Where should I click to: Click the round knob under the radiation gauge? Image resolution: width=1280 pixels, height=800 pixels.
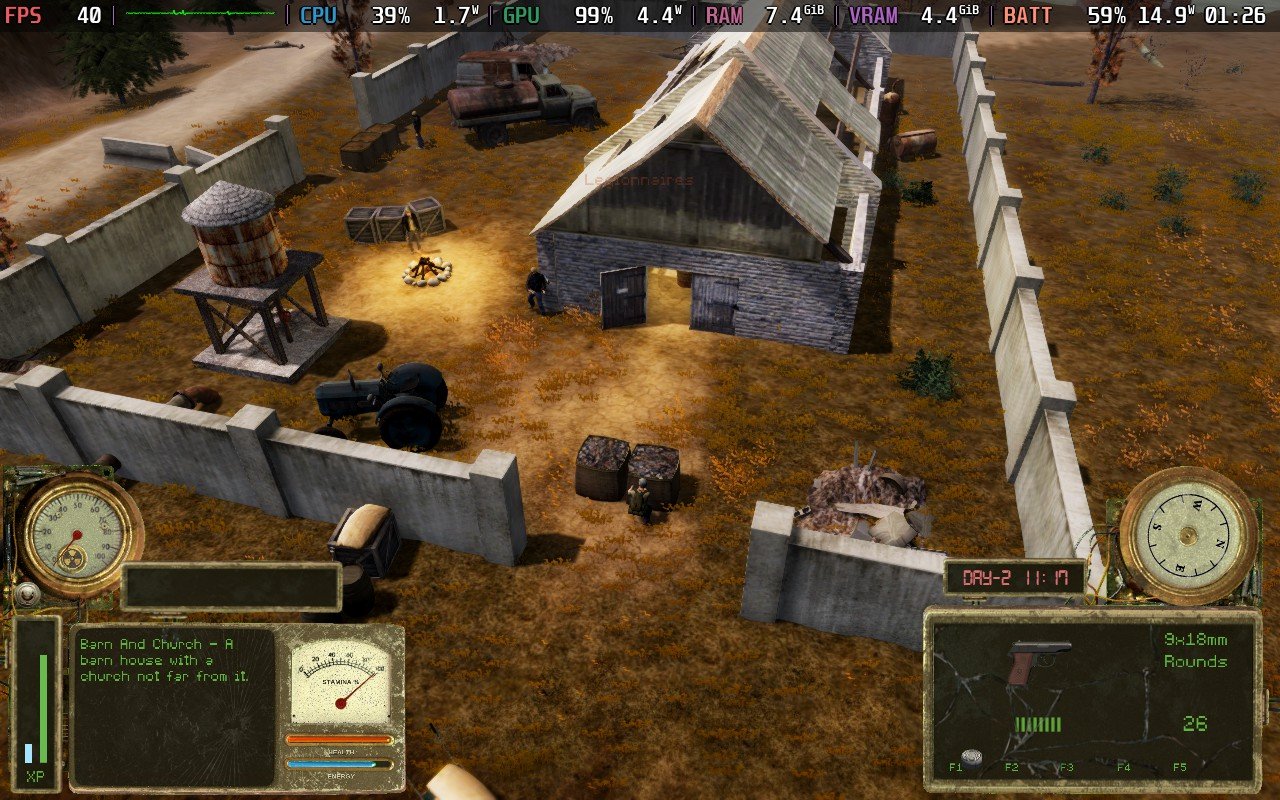pos(26,595)
